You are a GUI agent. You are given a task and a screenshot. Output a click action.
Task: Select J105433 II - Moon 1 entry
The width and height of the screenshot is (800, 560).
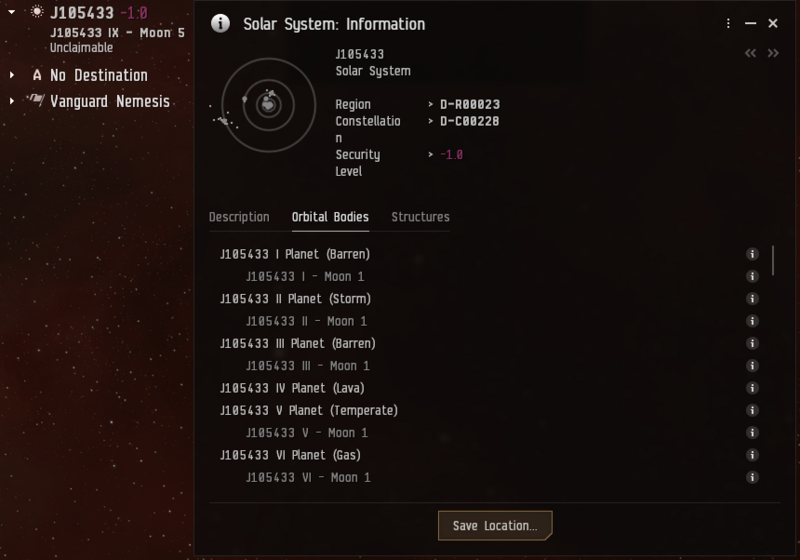click(x=306, y=321)
